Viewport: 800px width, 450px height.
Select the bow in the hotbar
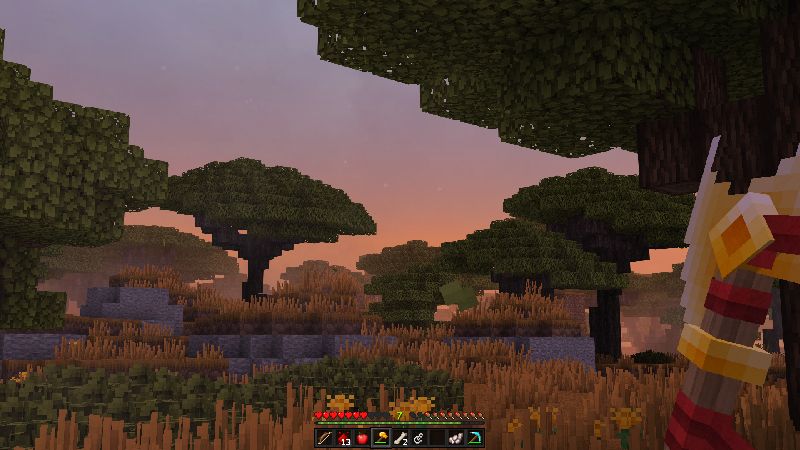pyautogui.click(x=325, y=438)
